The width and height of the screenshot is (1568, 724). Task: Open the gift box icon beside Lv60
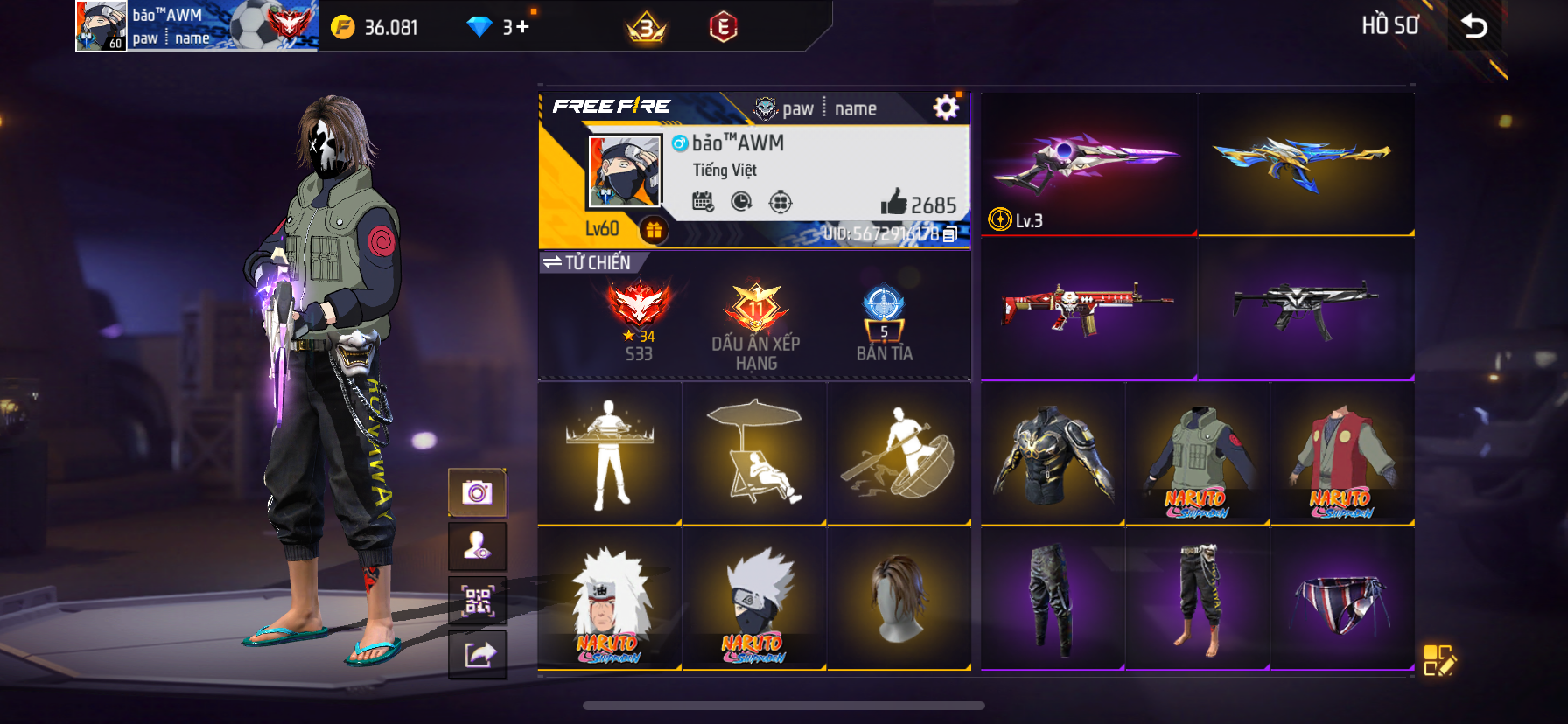tap(654, 230)
